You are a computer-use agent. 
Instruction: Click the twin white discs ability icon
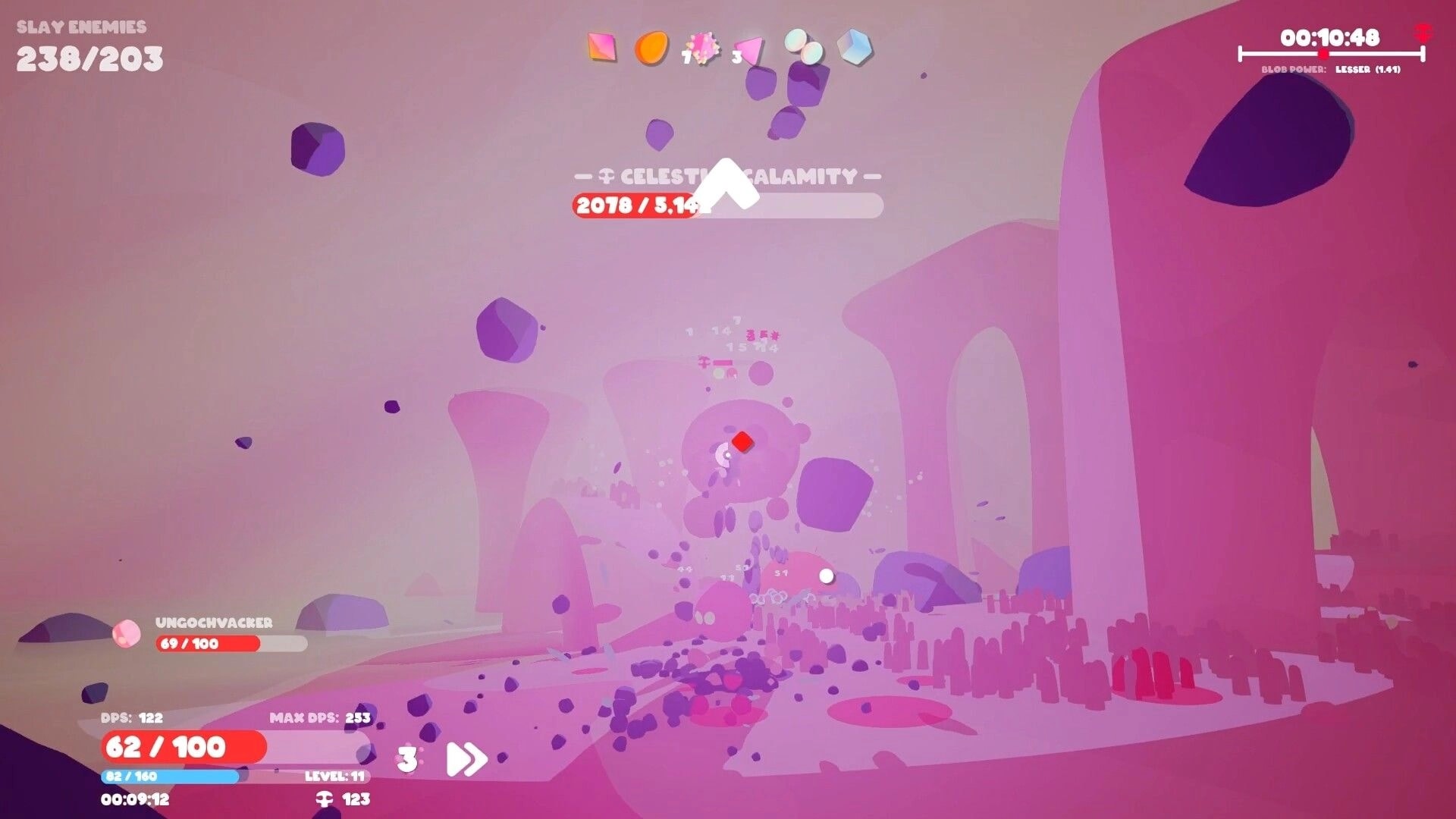(802, 47)
